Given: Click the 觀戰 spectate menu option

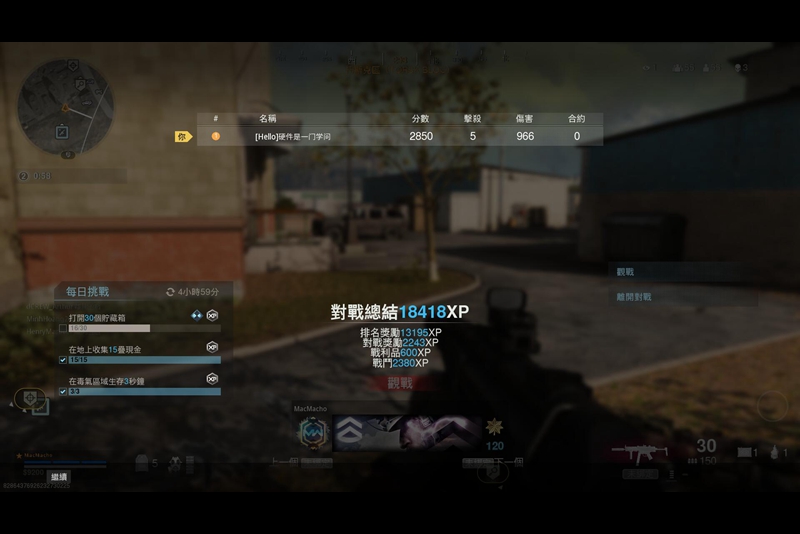Looking at the screenshot, I should [x=625, y=272].
